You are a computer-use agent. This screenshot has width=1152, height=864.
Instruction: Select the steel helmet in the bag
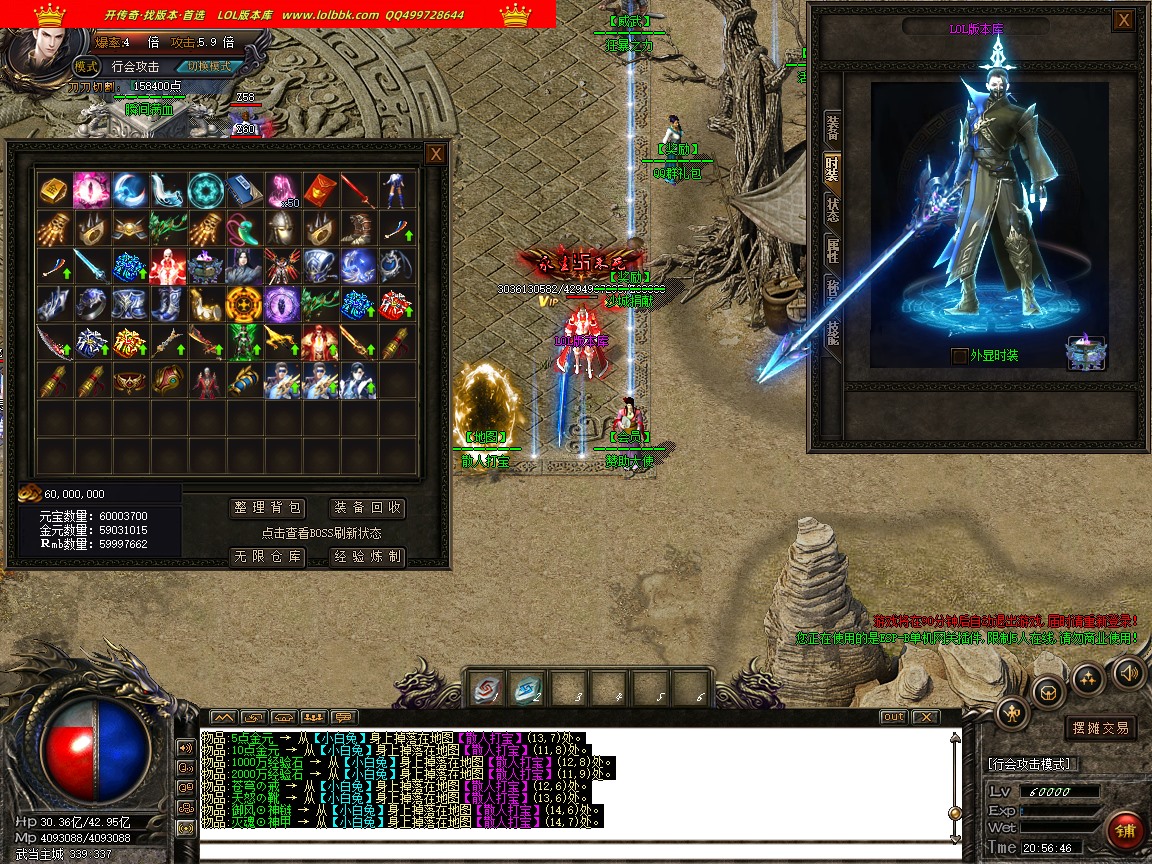pyautogui.click(x=281, y=228)
